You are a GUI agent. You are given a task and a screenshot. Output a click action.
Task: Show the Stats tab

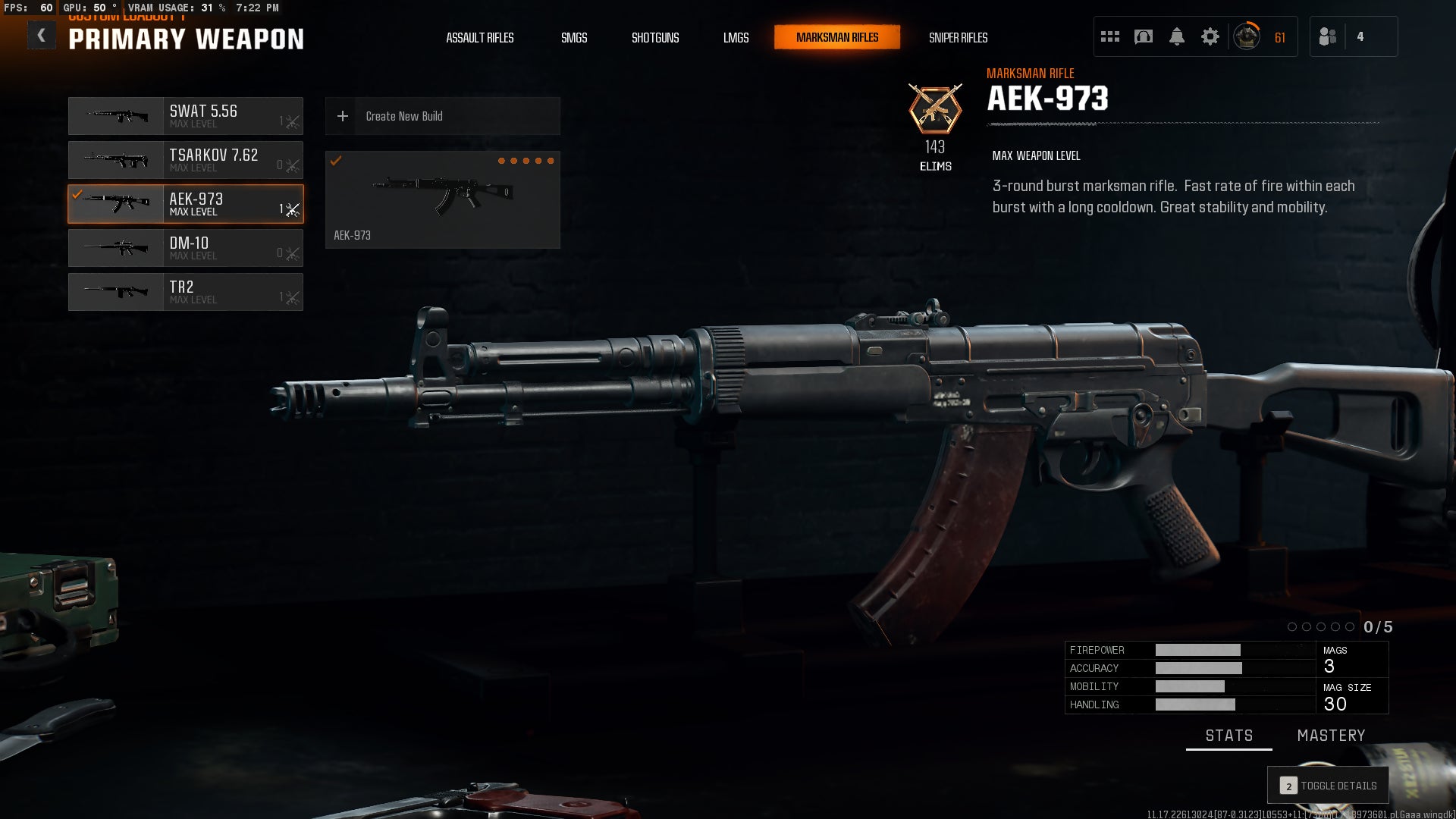coord(1228,736)
